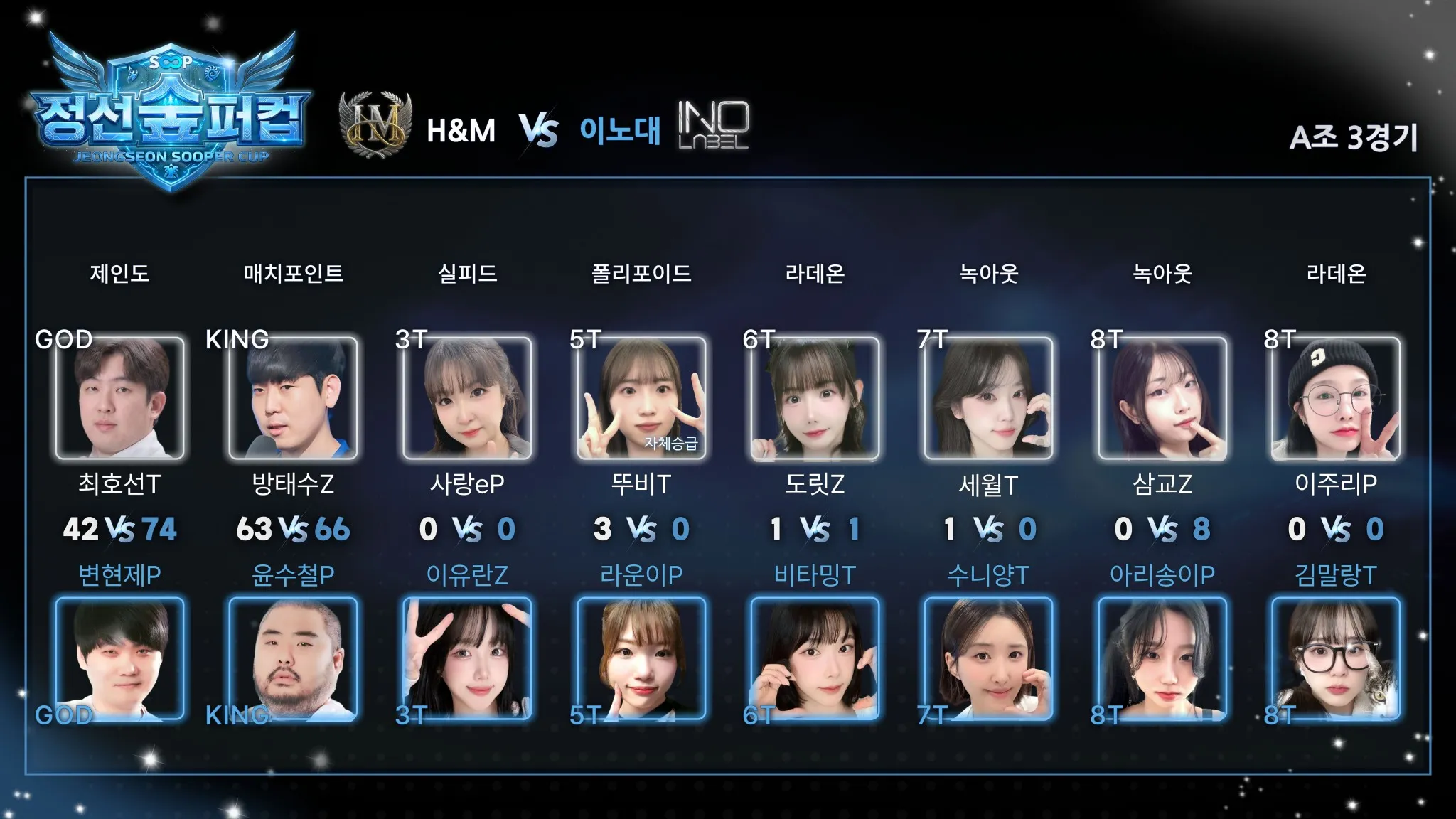Choose the 이유란Z player portrait
Screen dimensions: 1456x819
[x=467, y=658]
